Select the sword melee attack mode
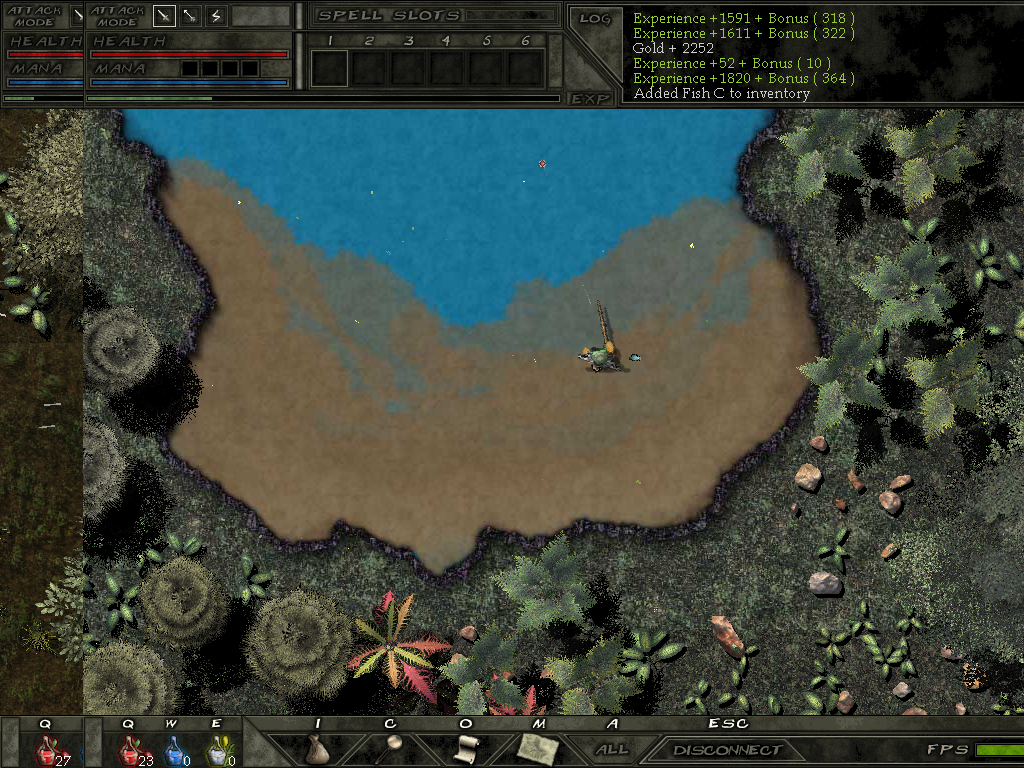The height and width of the screenshot is (768, 1024). pyautogui.click(x=163, y=16)
